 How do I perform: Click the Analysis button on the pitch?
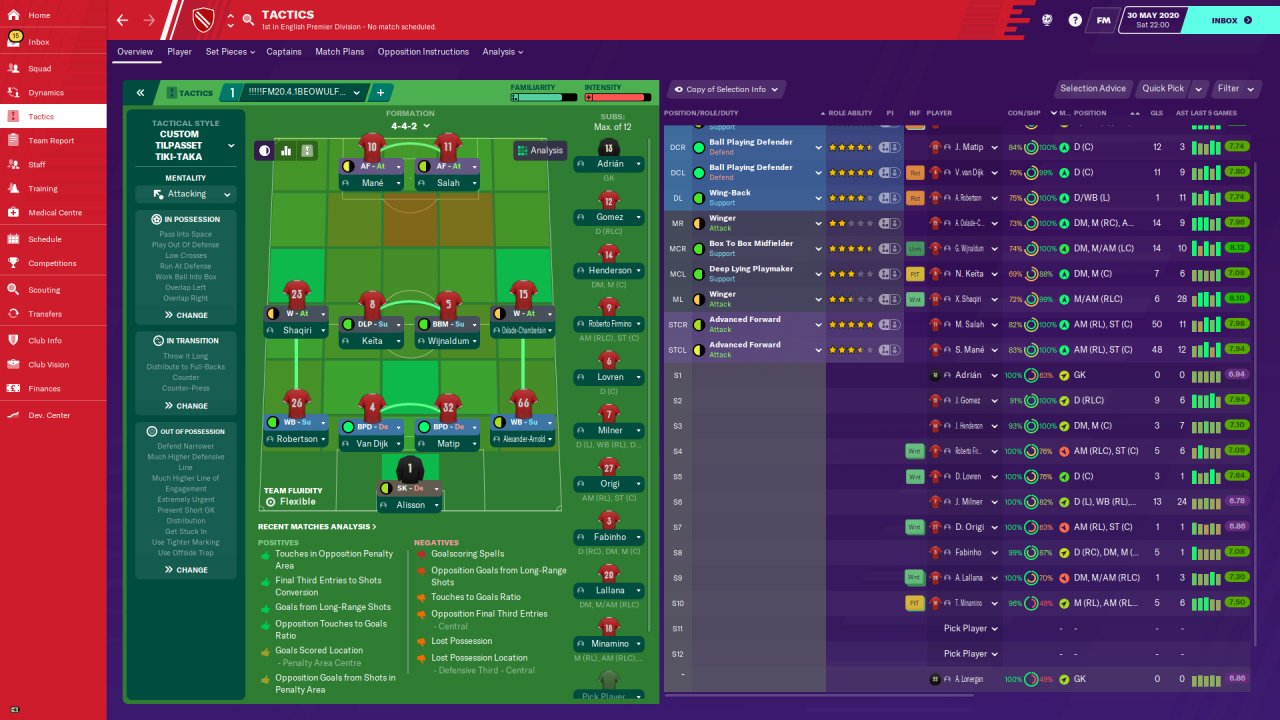(x=540, y=151)
